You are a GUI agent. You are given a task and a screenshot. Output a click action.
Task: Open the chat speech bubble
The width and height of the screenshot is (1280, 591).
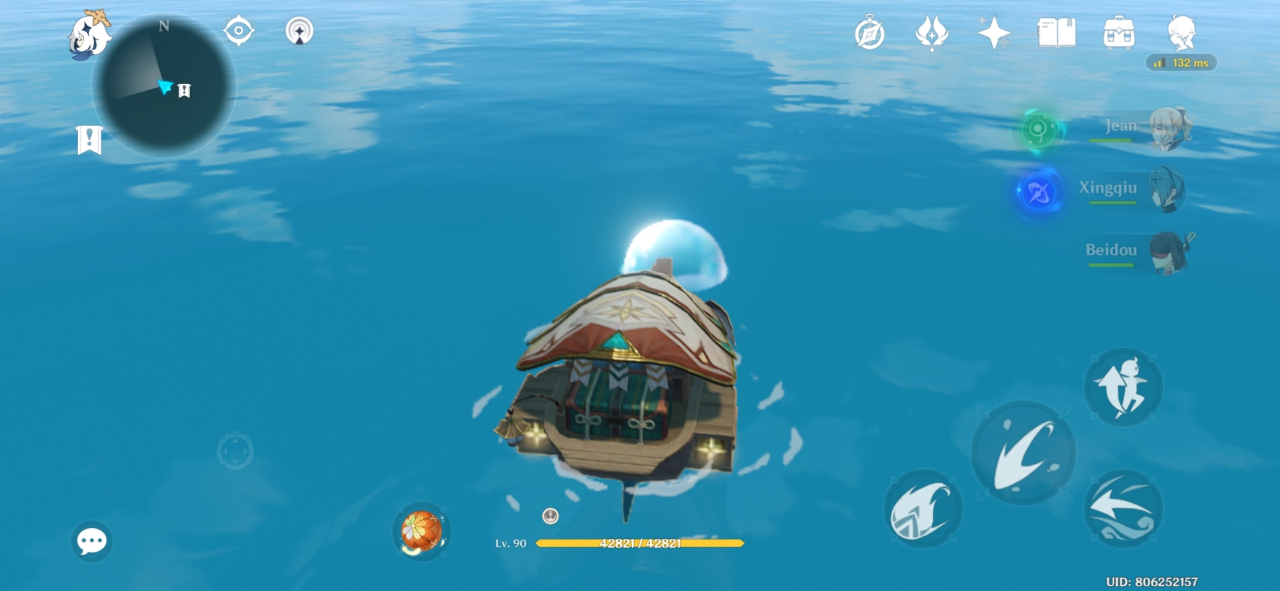pyautogui.click(x=92, y=541)
